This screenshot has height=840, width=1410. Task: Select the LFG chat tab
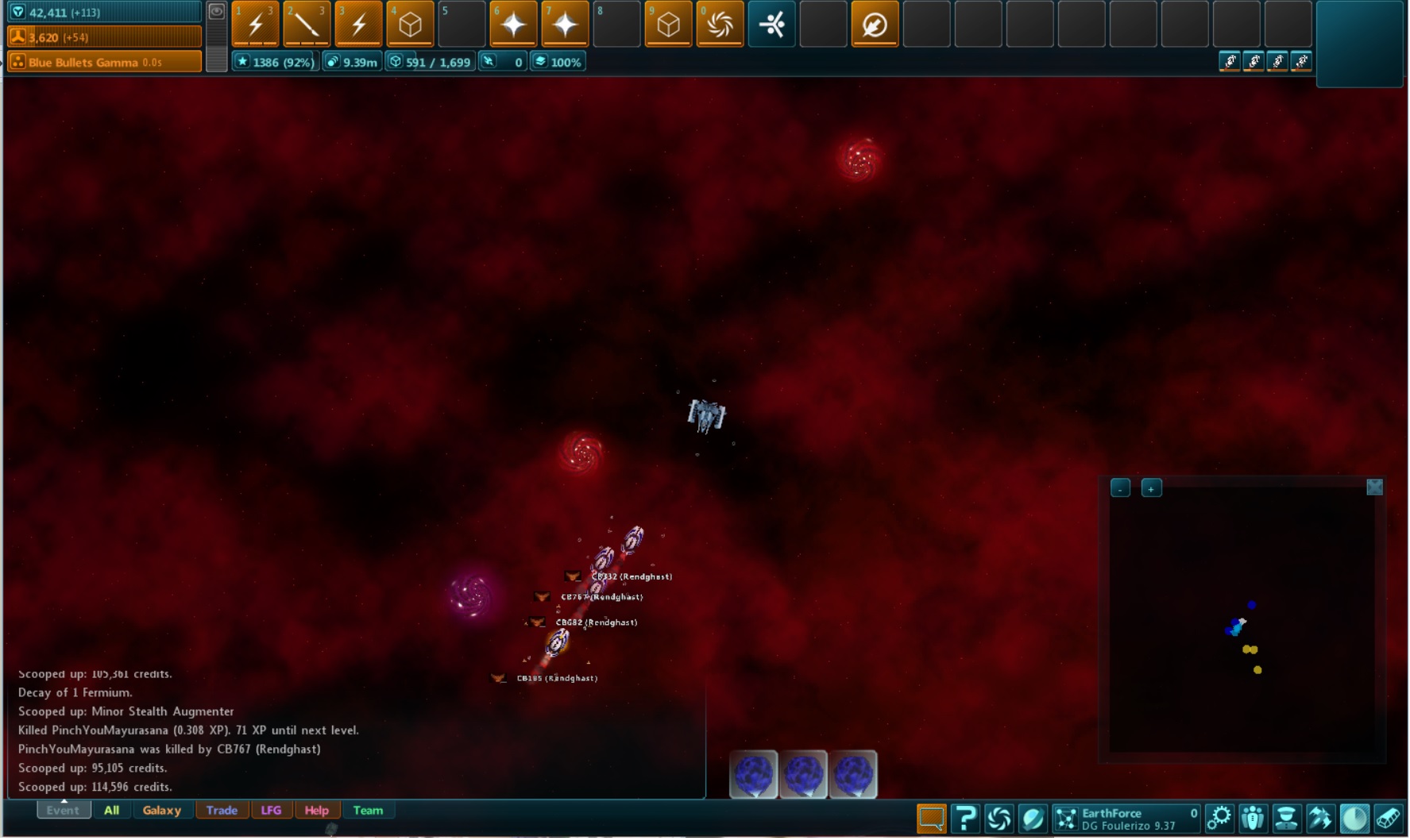point(271,811)
